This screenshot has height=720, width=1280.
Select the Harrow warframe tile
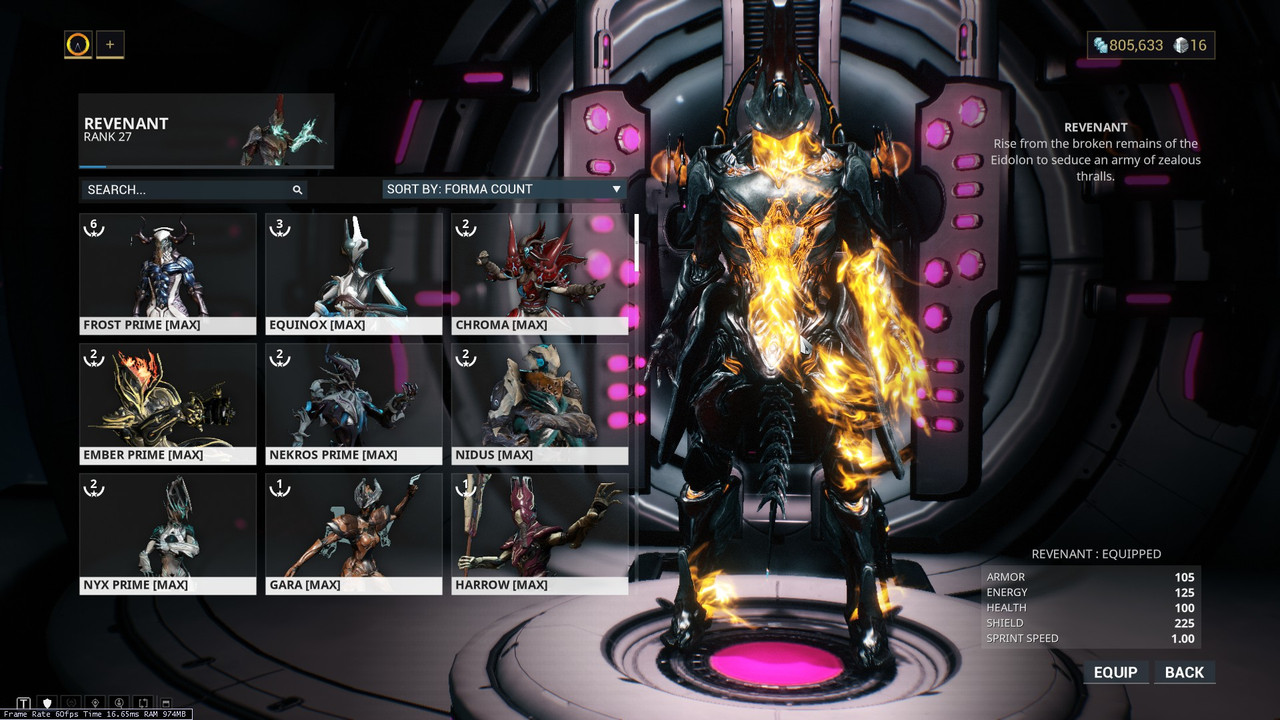[x=539, y=533]
